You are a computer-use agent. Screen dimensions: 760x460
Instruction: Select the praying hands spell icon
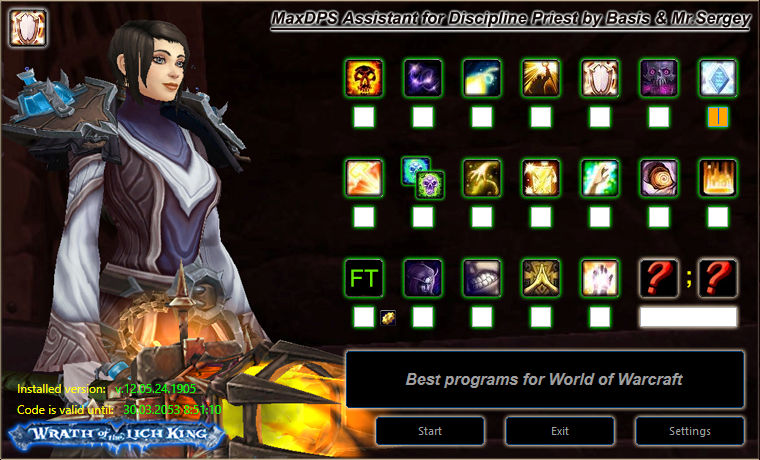point(540,278)
